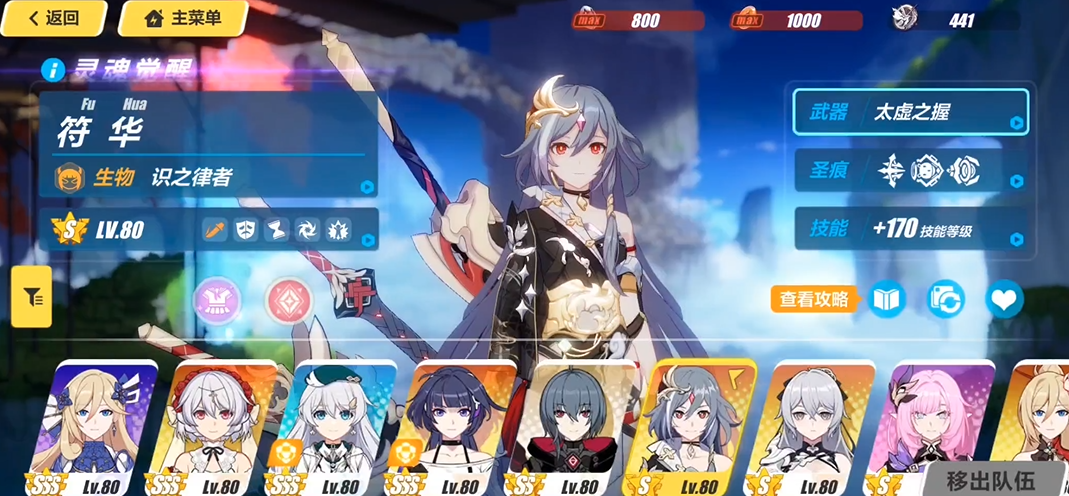This screenshot has width=1069, height=496.
Task: Tap the blue heart icon
Action: tap(1004, 298)
